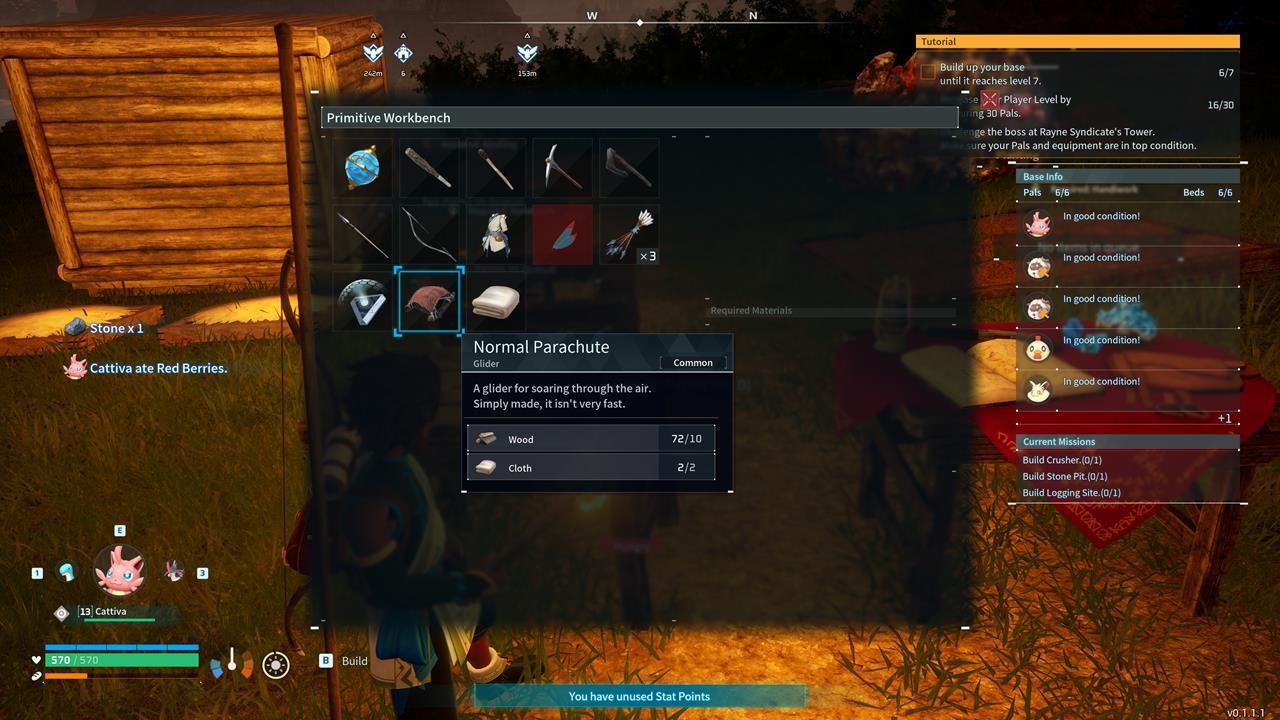
Task: Select the Arrow x3 recipe icon
Action: pyautogui.click(x=628, y=234)
